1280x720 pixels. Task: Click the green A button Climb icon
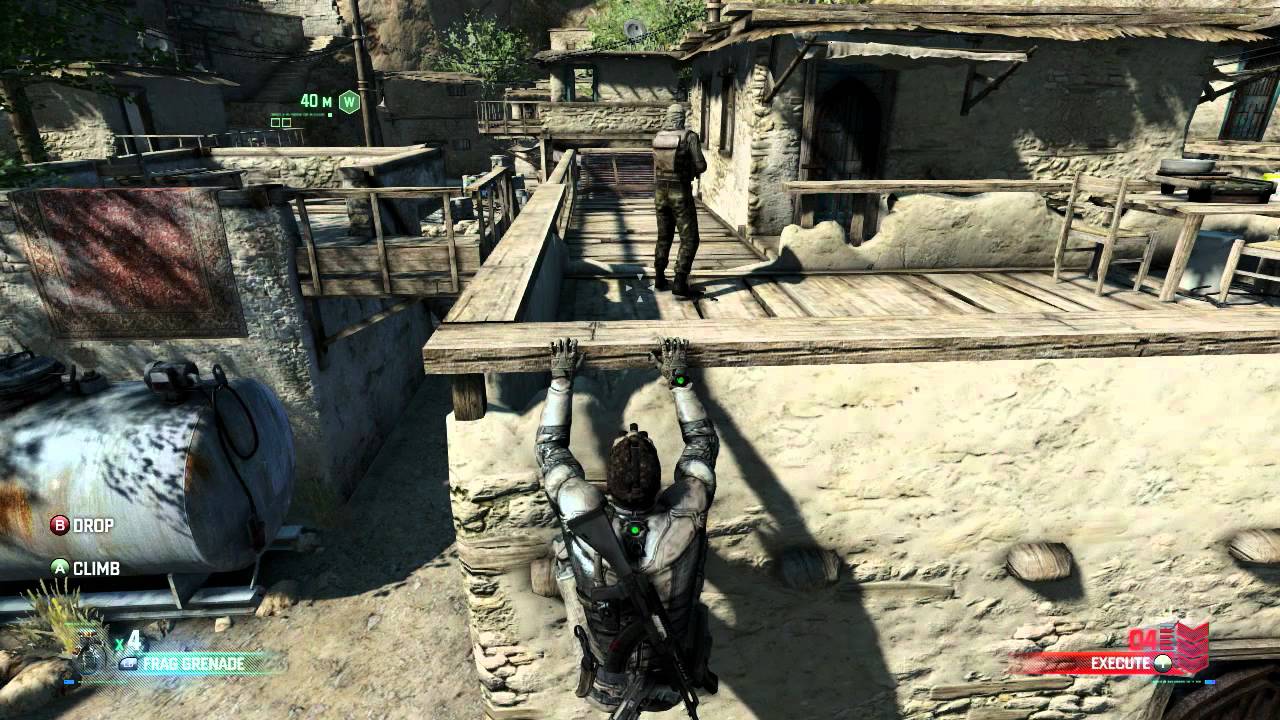pos(62,570)
